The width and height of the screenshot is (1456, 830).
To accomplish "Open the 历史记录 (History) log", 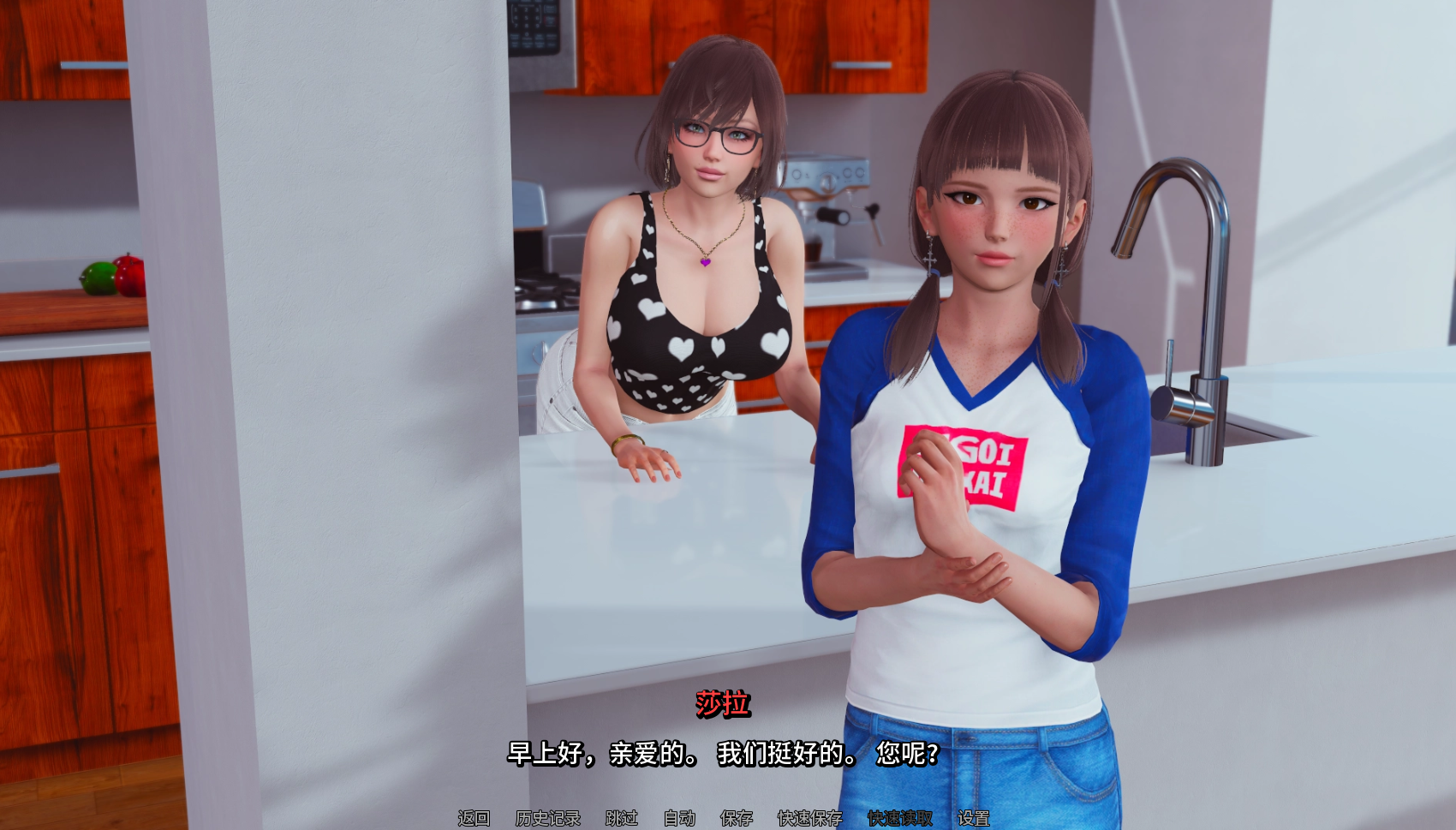I will (548, 818).
